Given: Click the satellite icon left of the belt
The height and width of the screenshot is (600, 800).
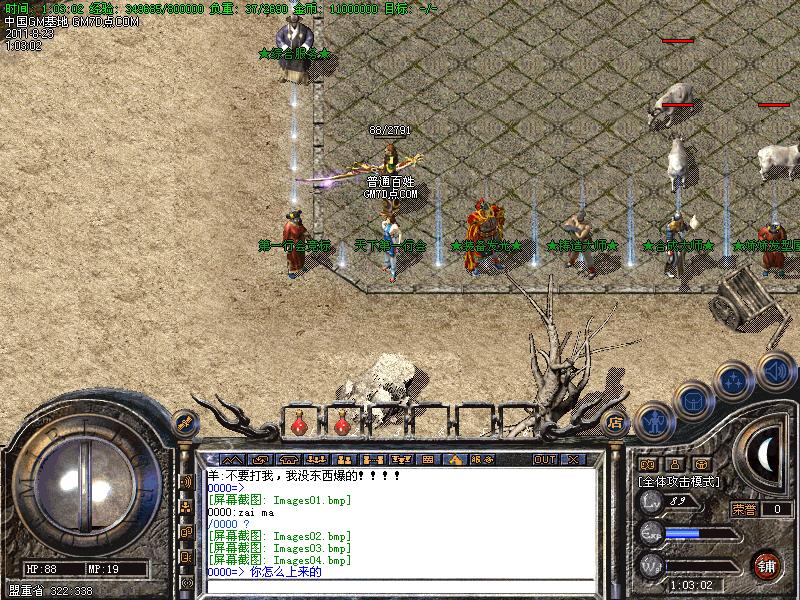Looking at the screenshot, I should click(183, 422).
